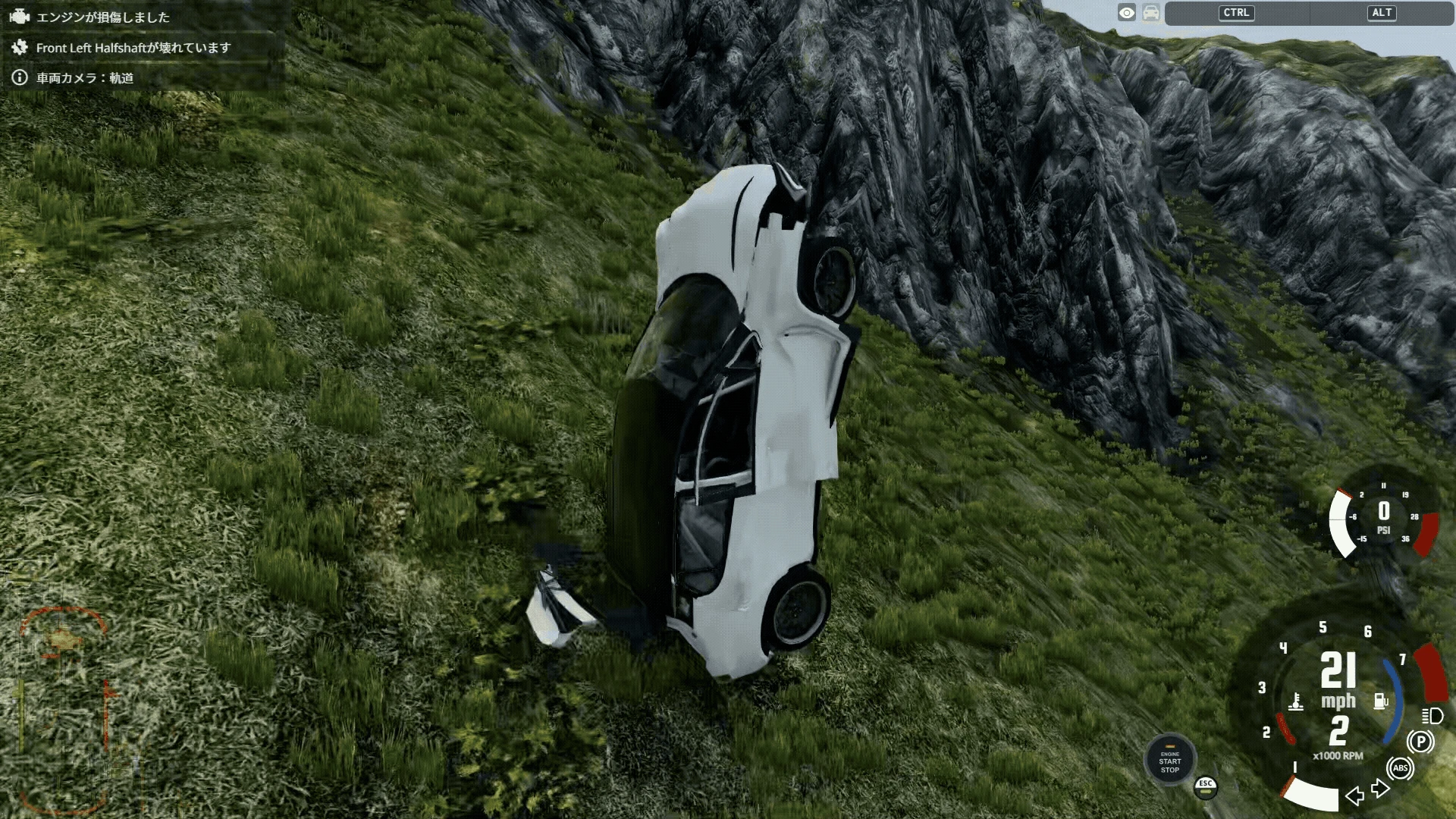Screen dimensions: 1456x819
Task: Toggle the headlights indicator icon
Action: click(x=1432, y=716)
